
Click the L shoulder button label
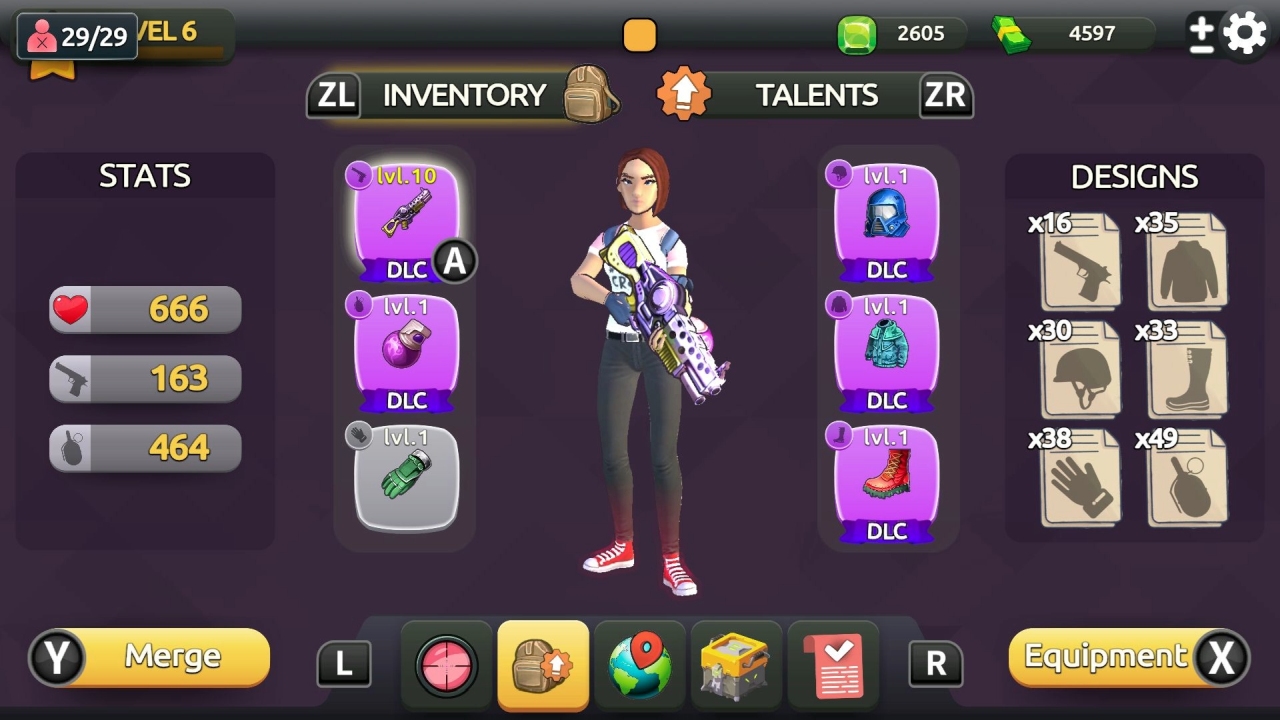point(344,662)
